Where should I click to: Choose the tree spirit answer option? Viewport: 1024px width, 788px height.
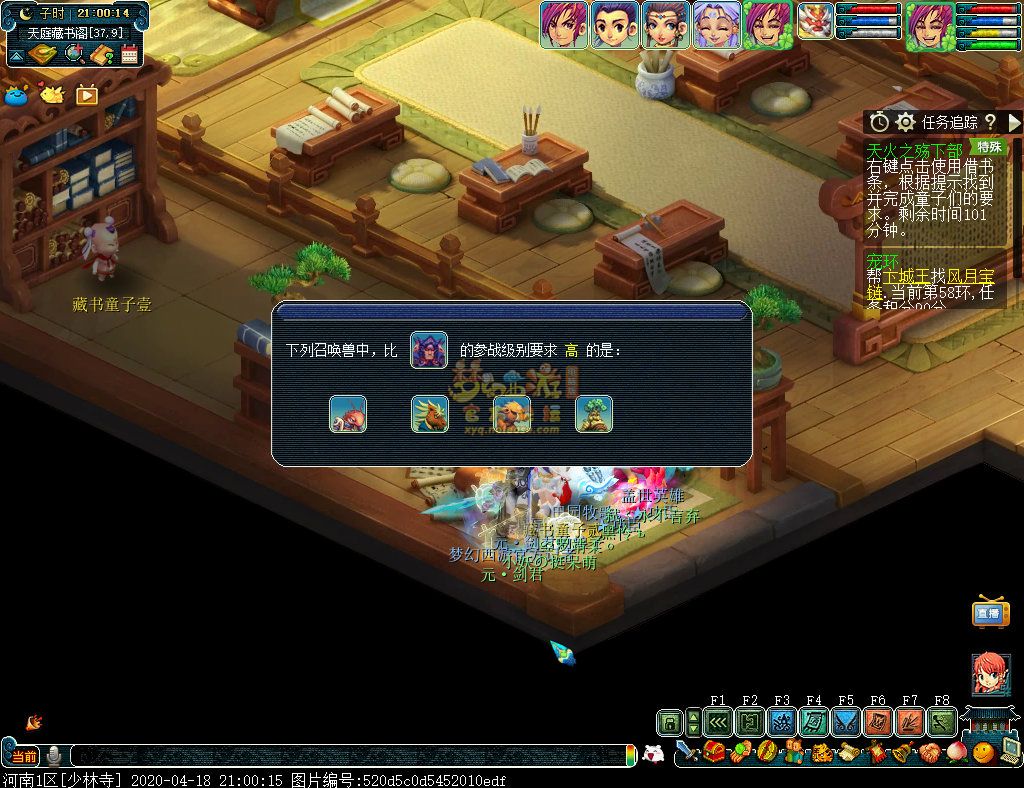tap(594, 414)
